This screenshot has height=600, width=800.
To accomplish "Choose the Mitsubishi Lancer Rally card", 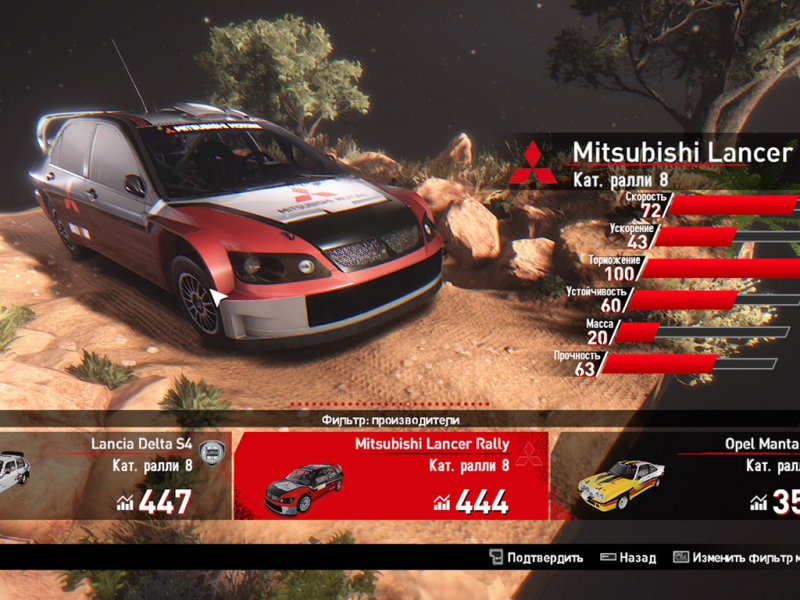I will point(390,475).
